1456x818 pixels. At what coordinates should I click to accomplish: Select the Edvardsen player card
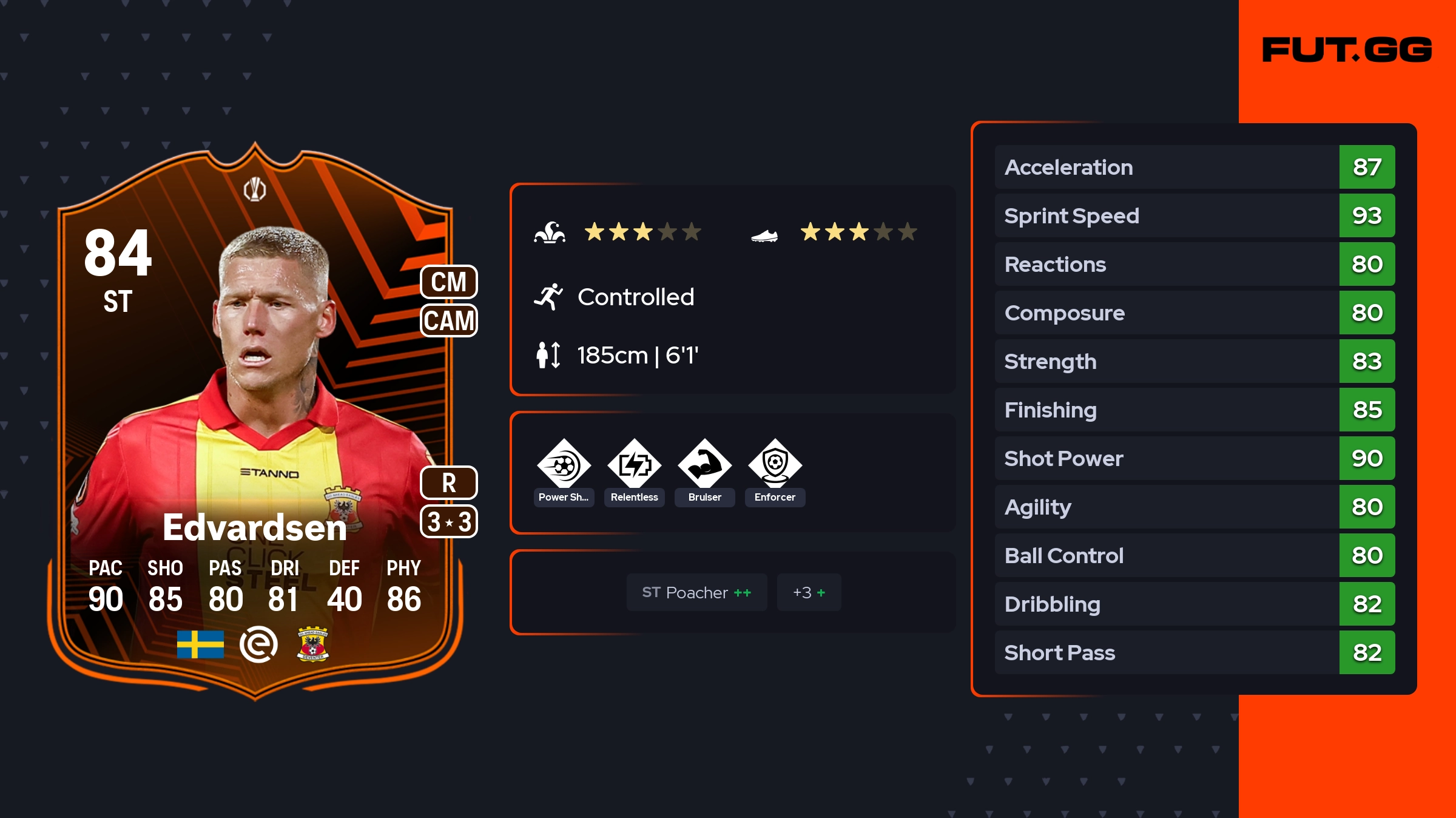(255, 419)
